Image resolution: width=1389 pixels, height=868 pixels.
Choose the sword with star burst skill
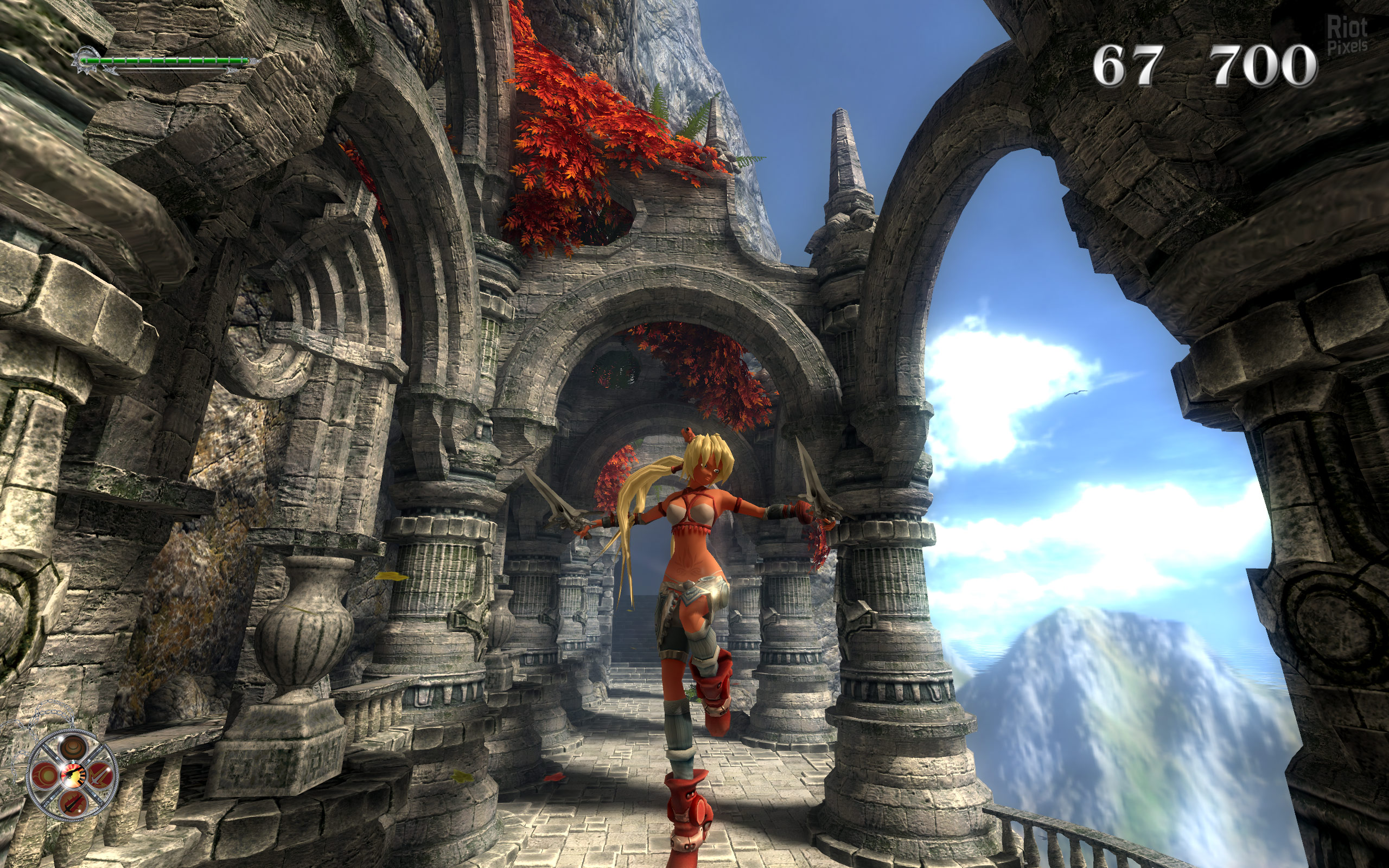(100, 776)
